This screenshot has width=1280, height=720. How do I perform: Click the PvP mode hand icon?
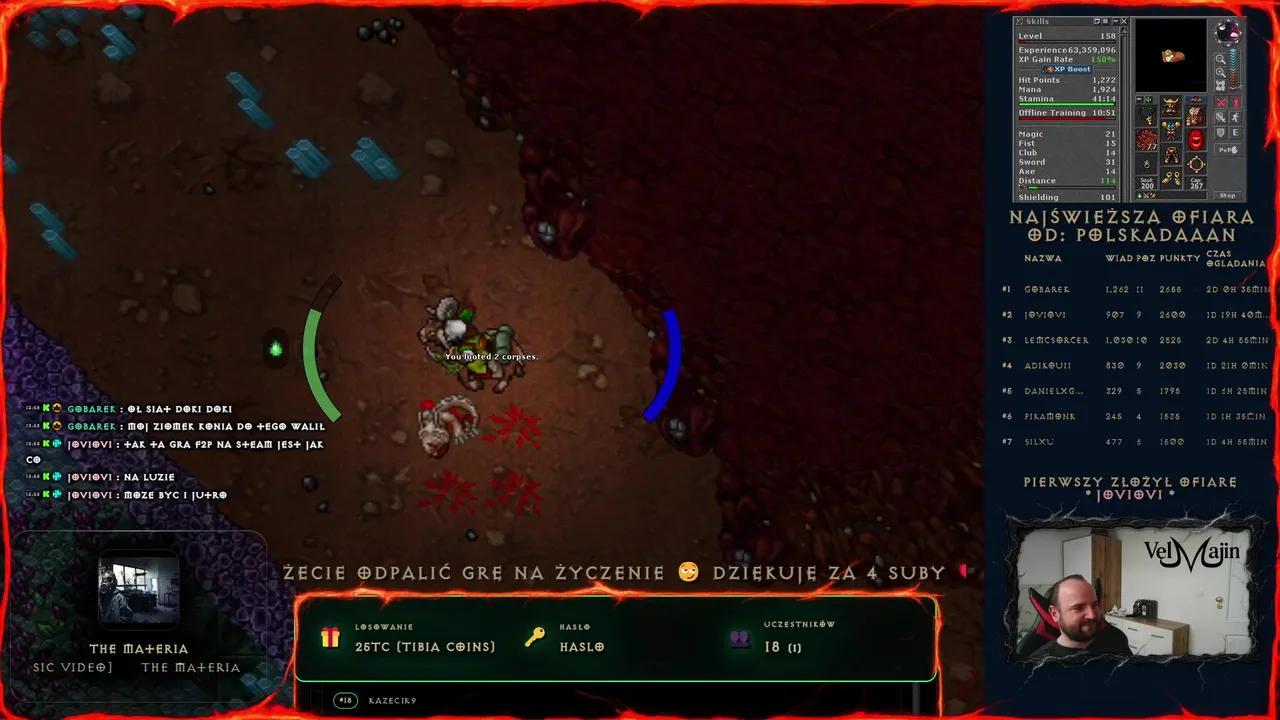point(1227,148)
